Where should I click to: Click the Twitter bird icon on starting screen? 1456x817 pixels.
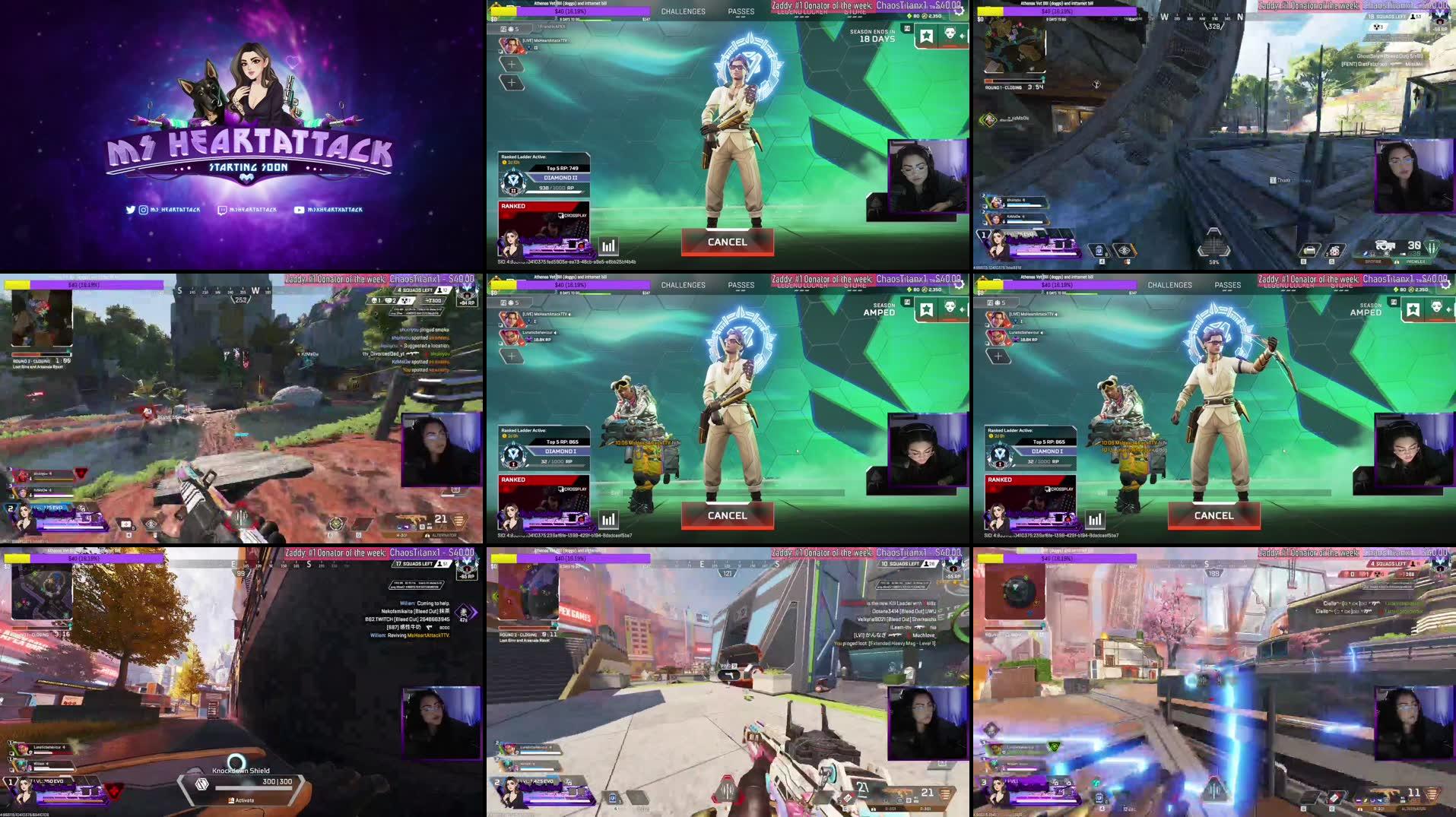pos(131,211)
